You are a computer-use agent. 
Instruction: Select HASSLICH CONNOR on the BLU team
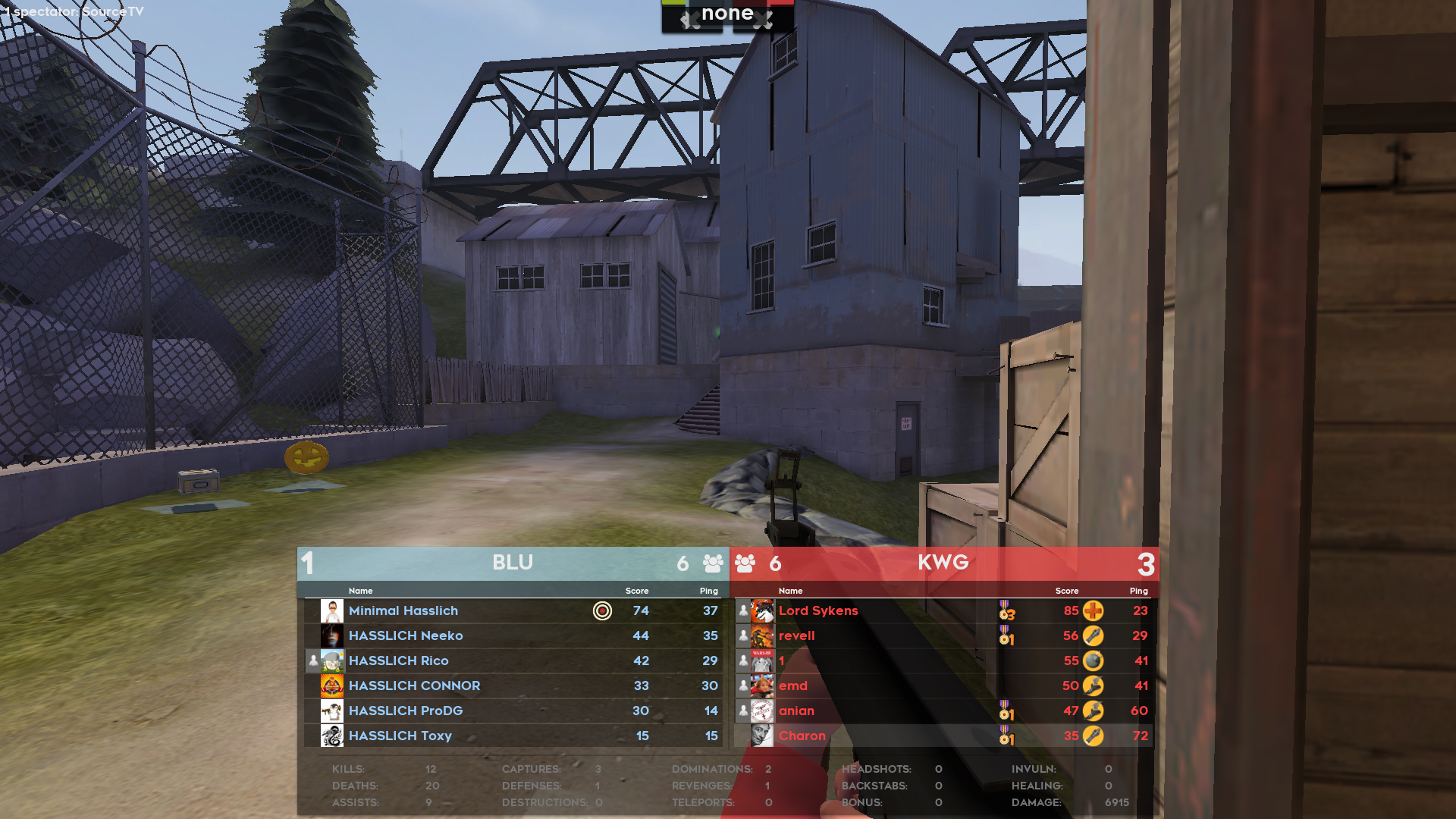[414, 686]
